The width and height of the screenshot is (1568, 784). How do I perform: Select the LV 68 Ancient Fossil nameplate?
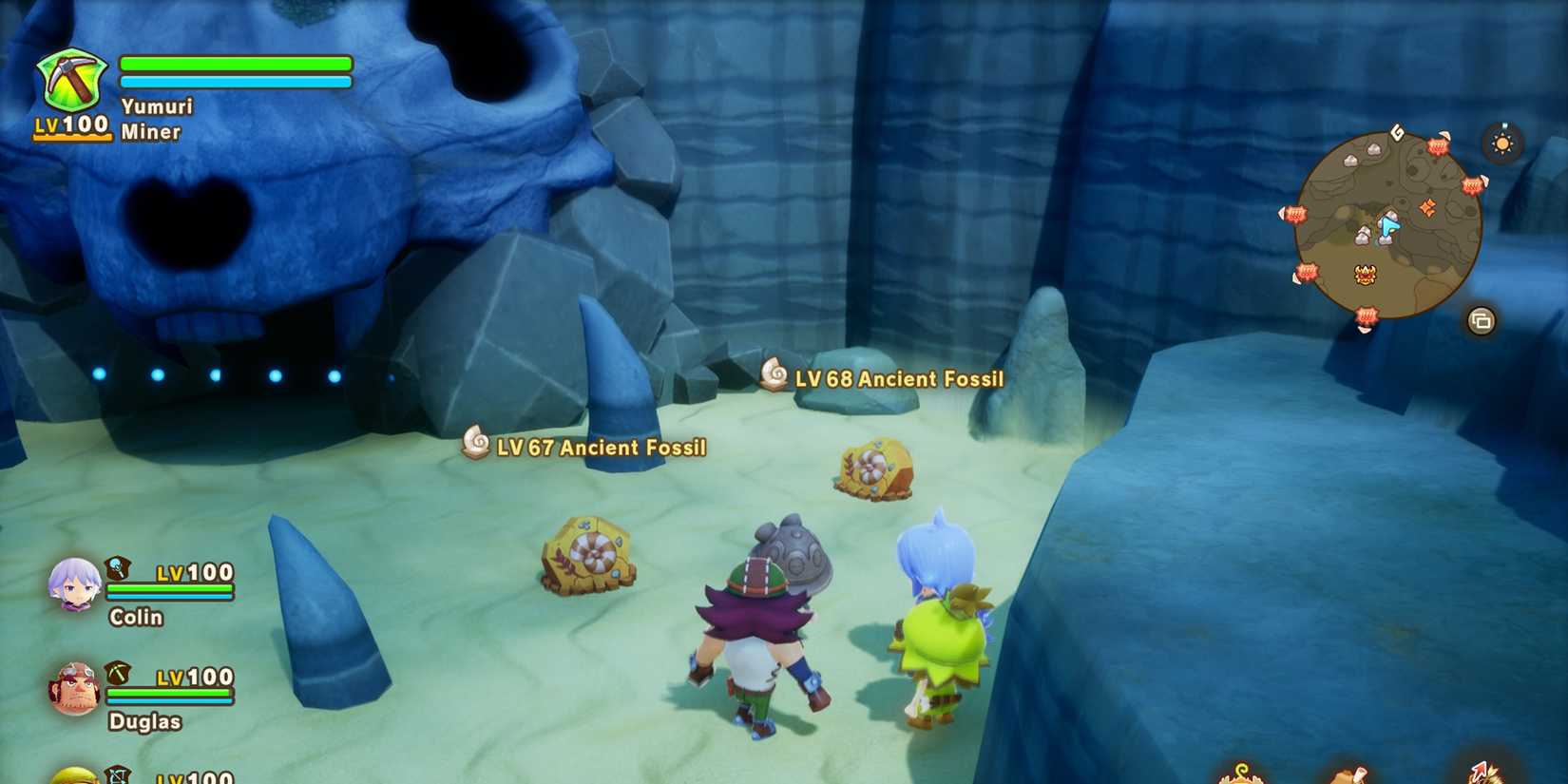900,378
